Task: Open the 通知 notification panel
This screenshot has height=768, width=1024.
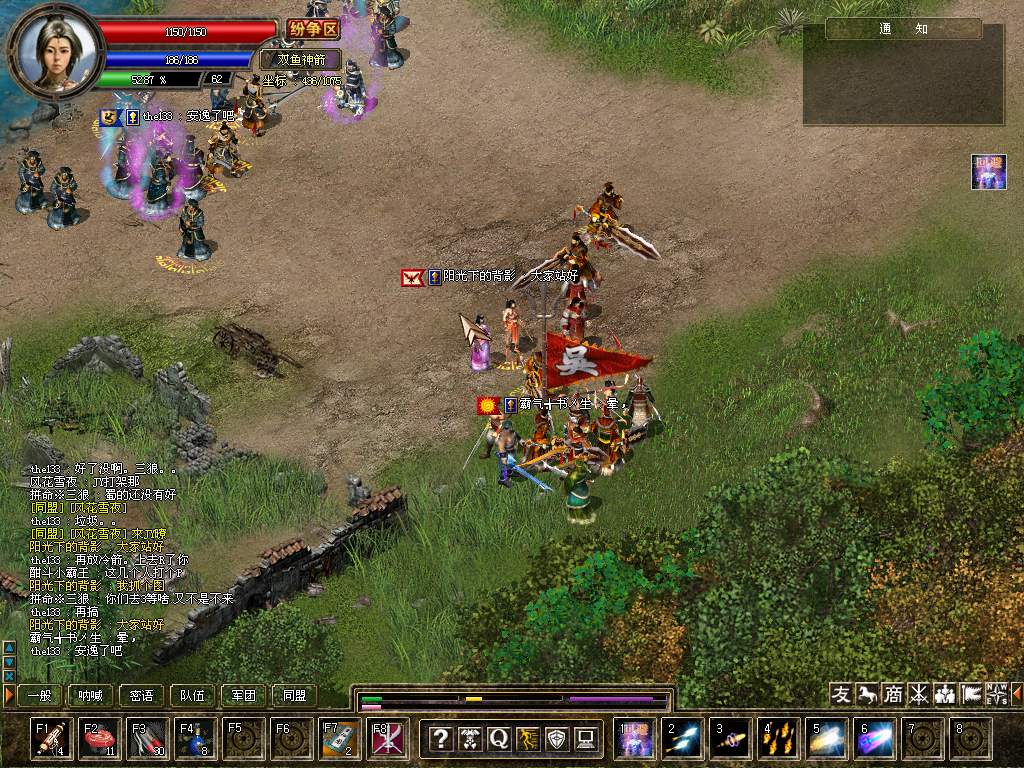Action: coord(904,29)
